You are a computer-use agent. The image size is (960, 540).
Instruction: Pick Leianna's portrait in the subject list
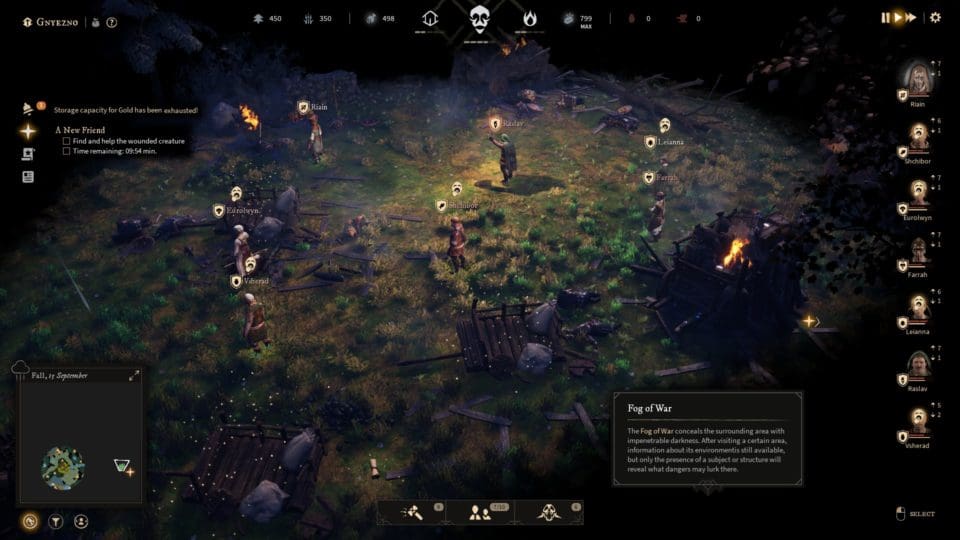pyautogui.click(x=918, y=308)
